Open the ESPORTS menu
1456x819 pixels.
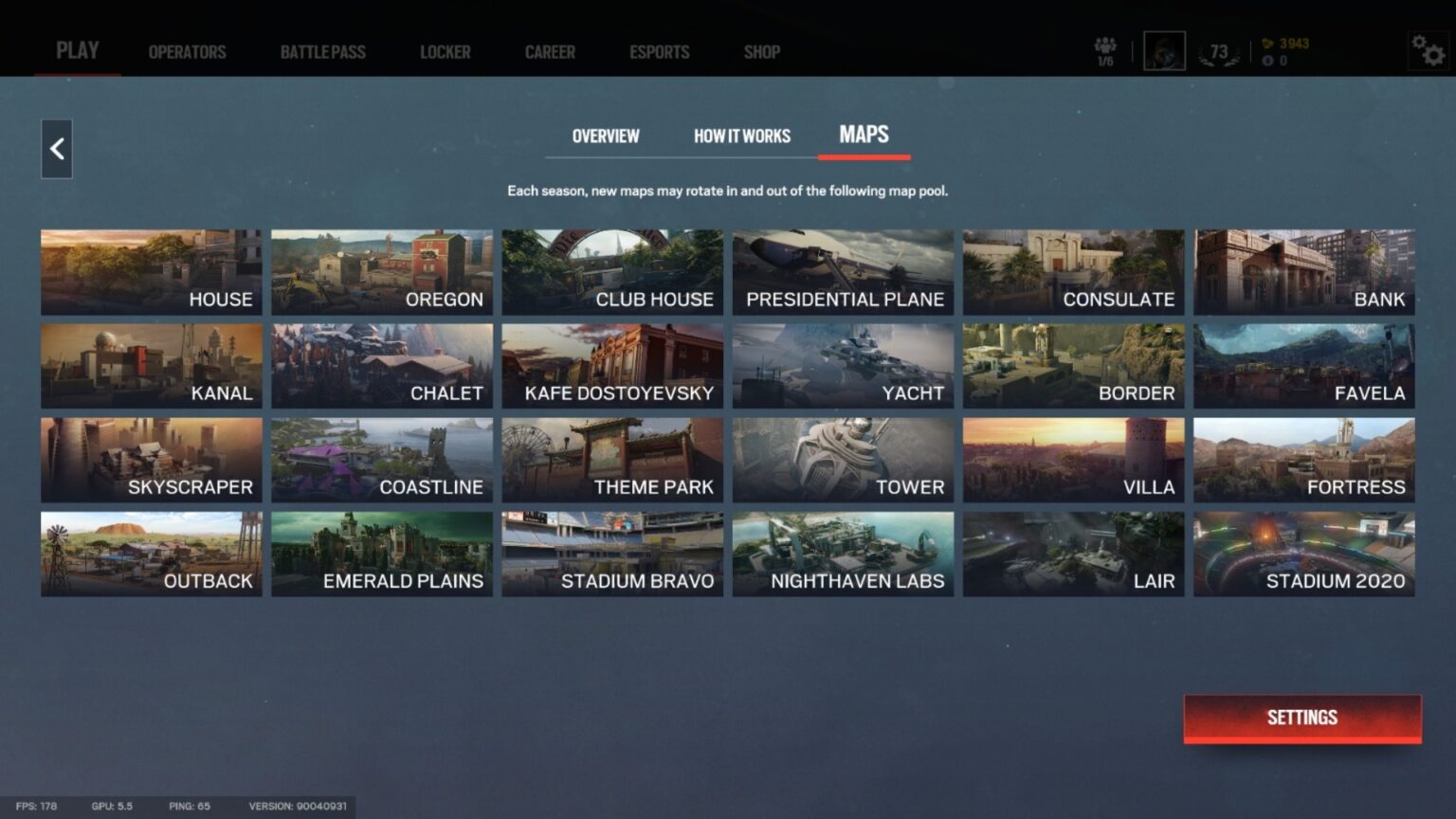click(660, 52)
